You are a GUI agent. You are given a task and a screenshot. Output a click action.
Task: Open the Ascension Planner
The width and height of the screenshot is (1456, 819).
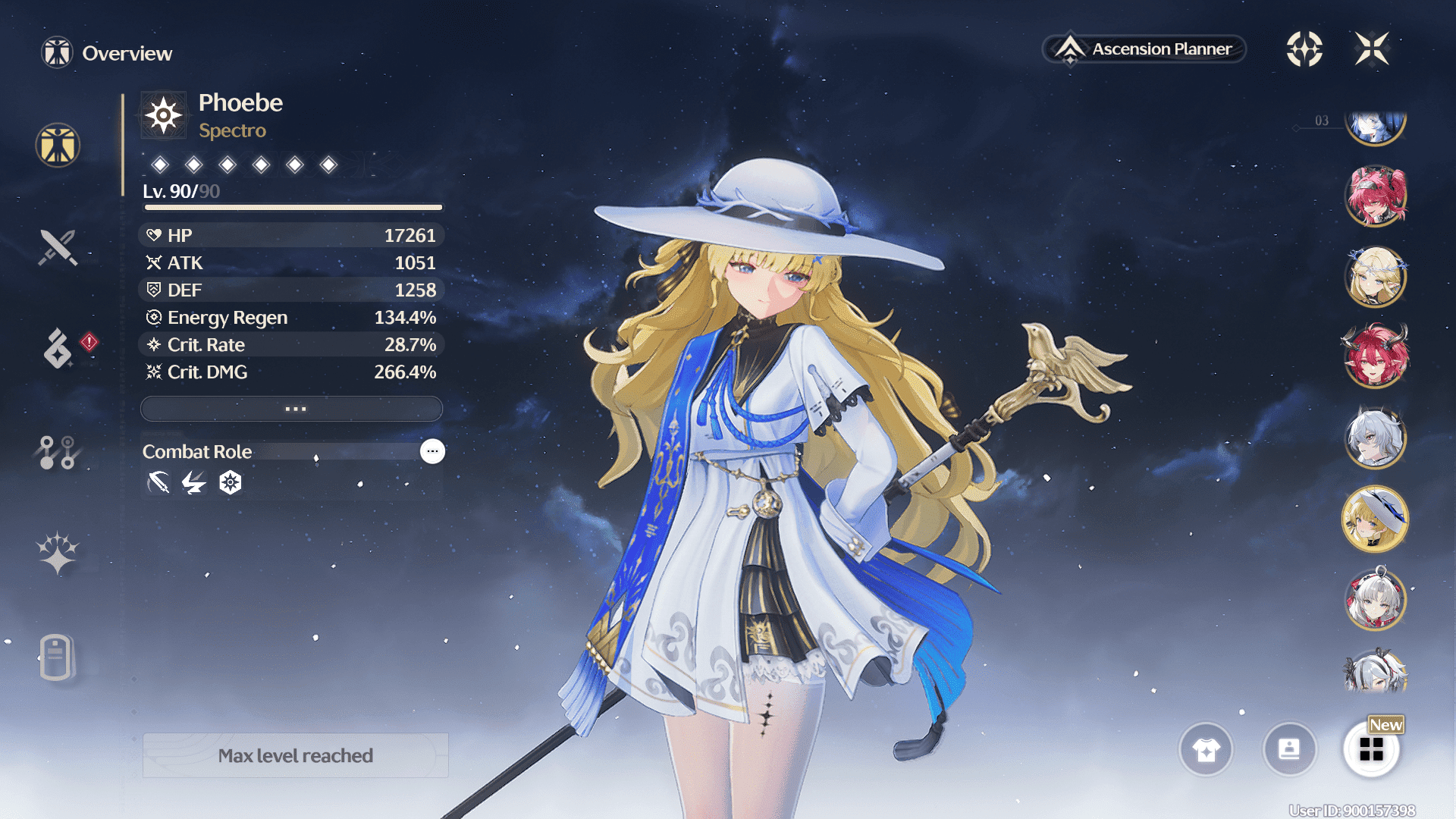(x=1144, y=49)
